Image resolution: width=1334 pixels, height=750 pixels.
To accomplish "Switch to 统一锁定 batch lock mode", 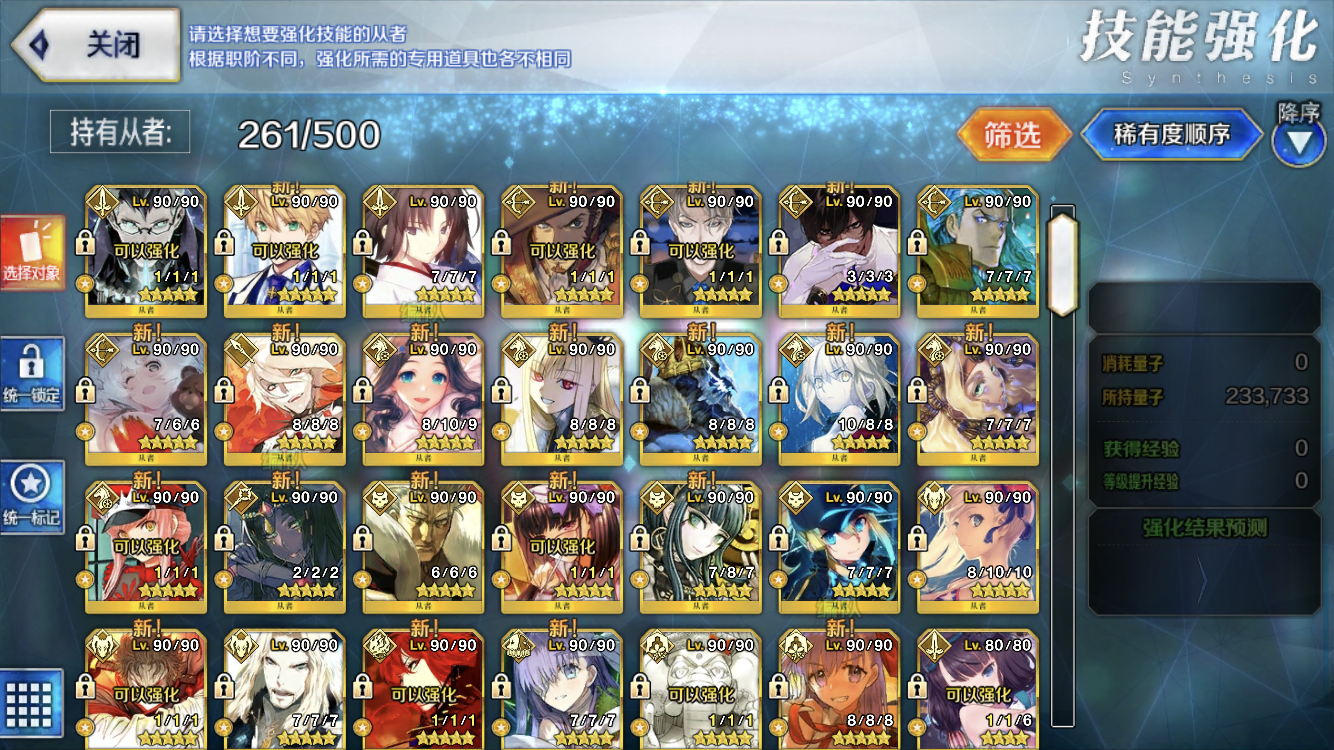I will coord(32,374).
